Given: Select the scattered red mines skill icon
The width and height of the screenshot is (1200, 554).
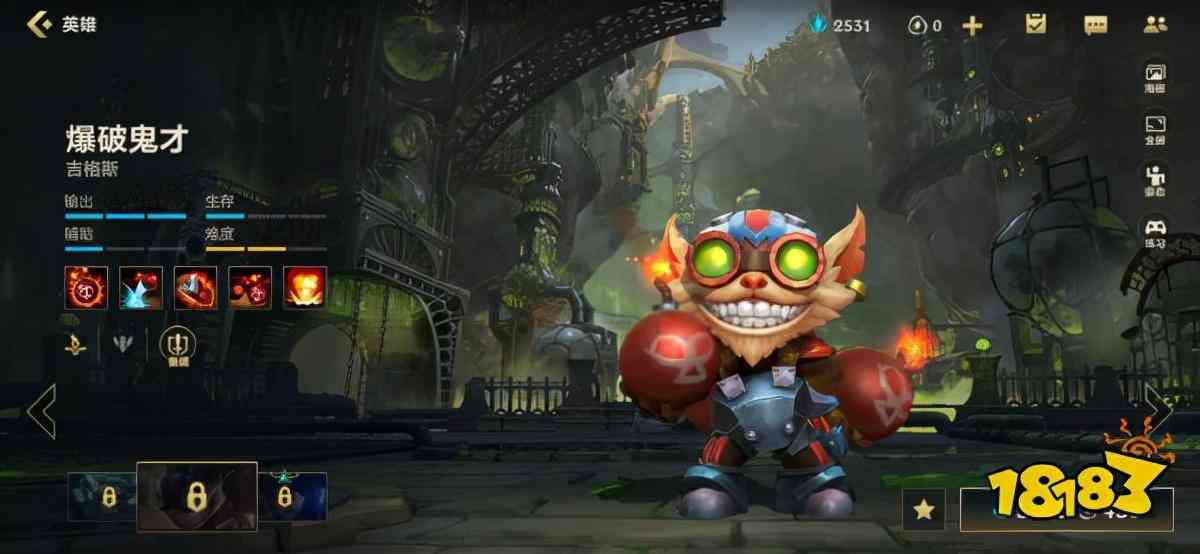Looking at the screenshot, I should 250,287.
